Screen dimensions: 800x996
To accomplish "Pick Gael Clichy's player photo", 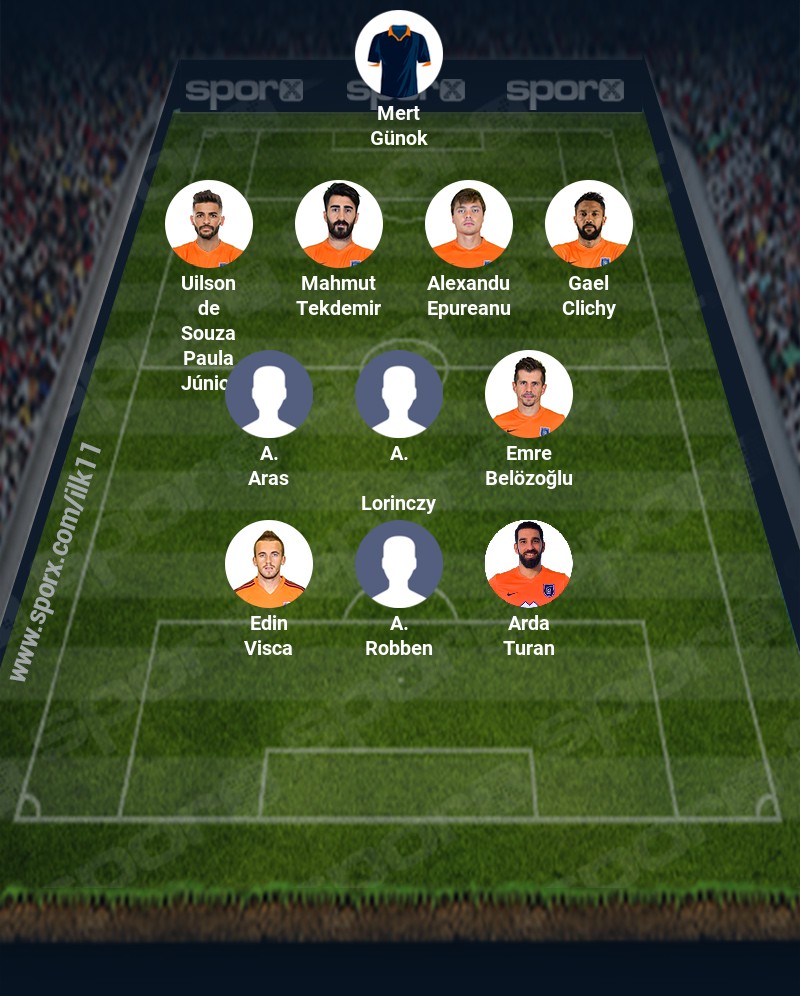I will (x=589, y=224).
